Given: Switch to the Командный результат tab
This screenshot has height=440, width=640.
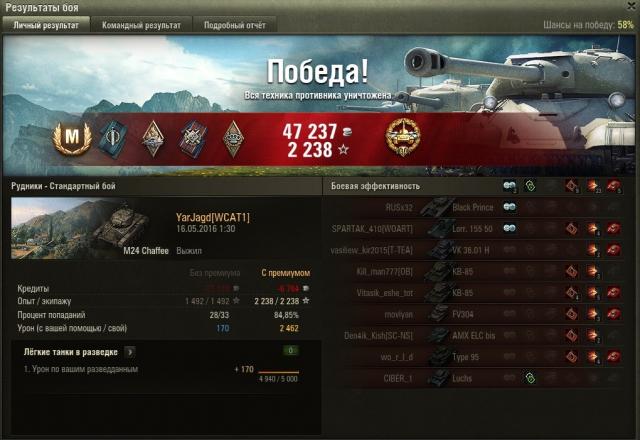Looking at the screenshot, I should [x=141, y=25].
